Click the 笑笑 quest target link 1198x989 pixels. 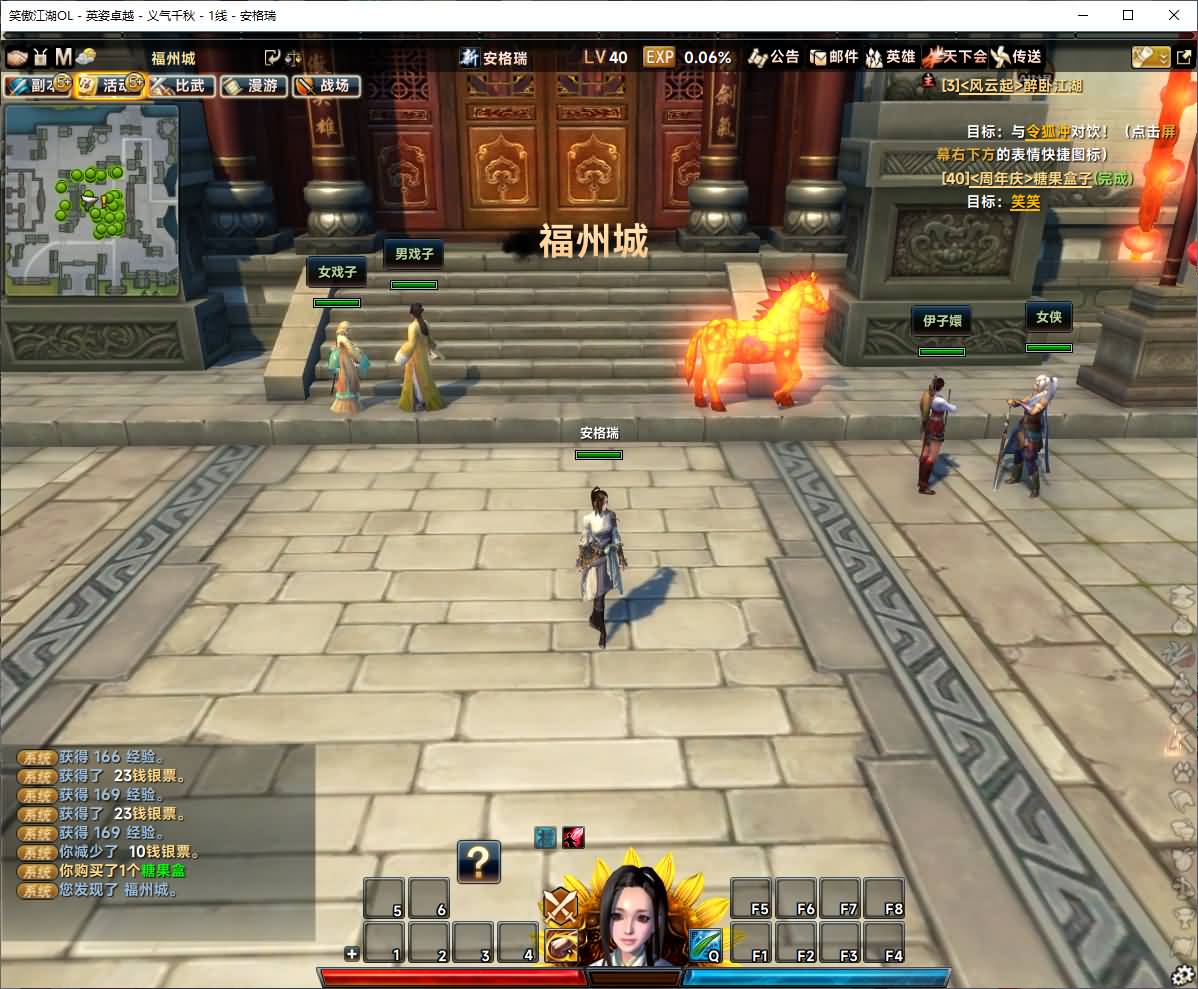1025,201
